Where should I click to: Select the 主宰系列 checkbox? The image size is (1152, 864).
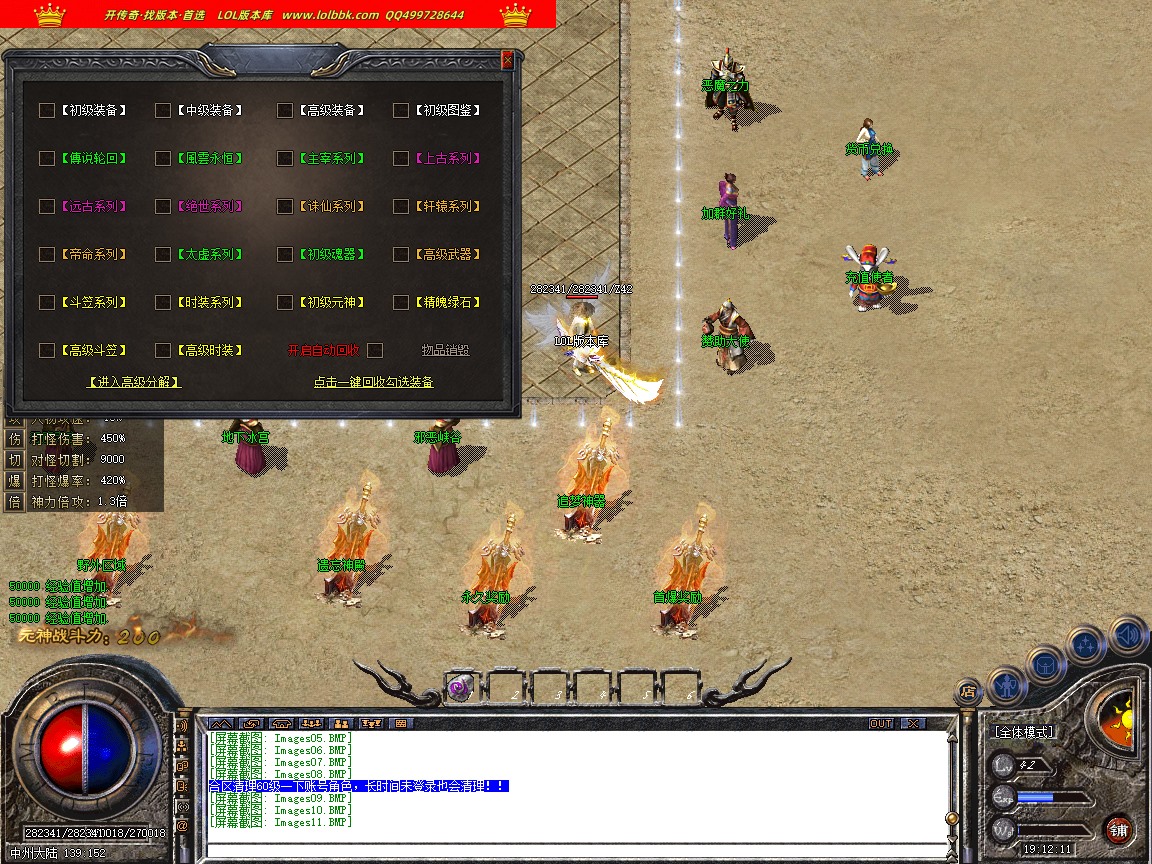[x=285, y=158]
